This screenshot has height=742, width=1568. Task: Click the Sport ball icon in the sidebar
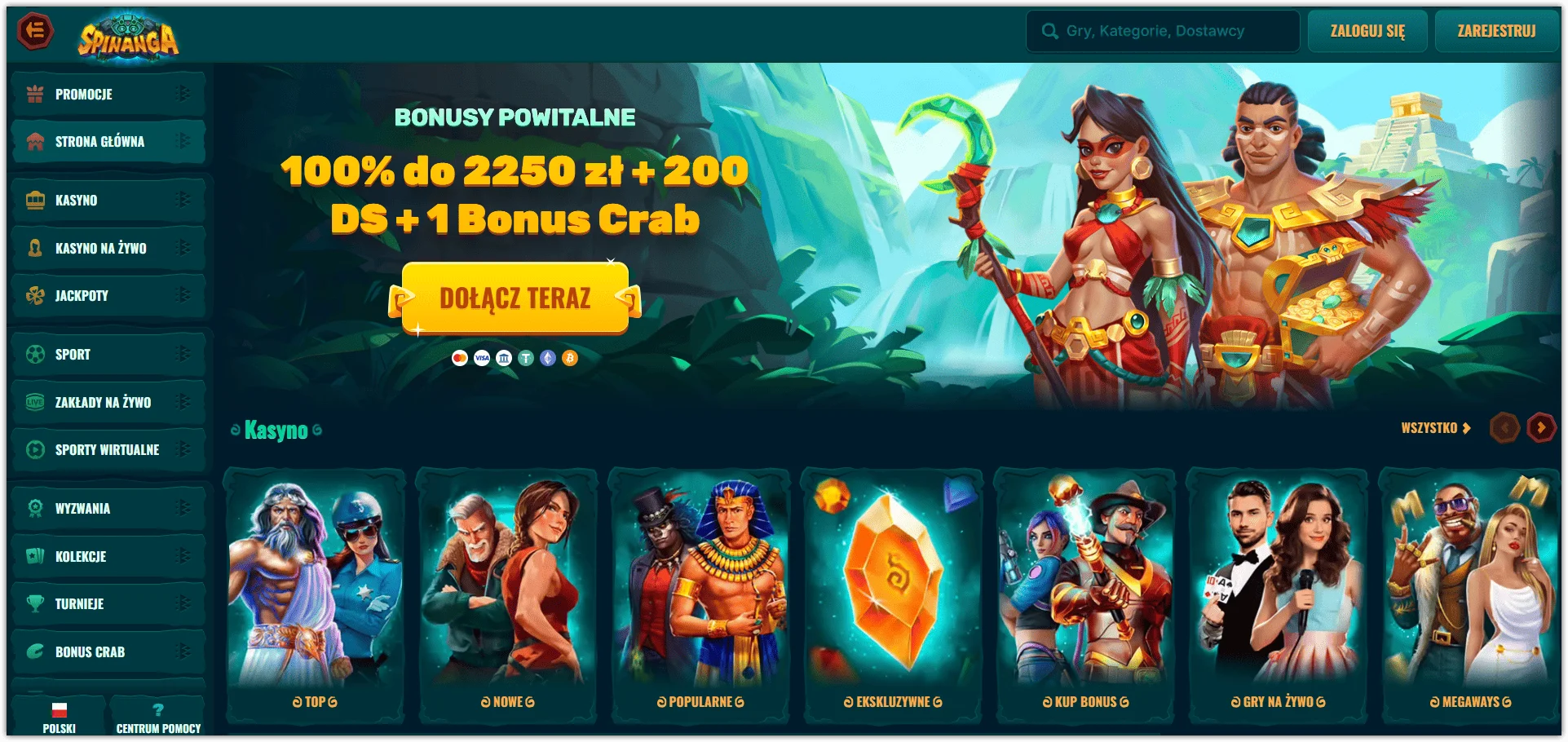(x=34, y=354)
